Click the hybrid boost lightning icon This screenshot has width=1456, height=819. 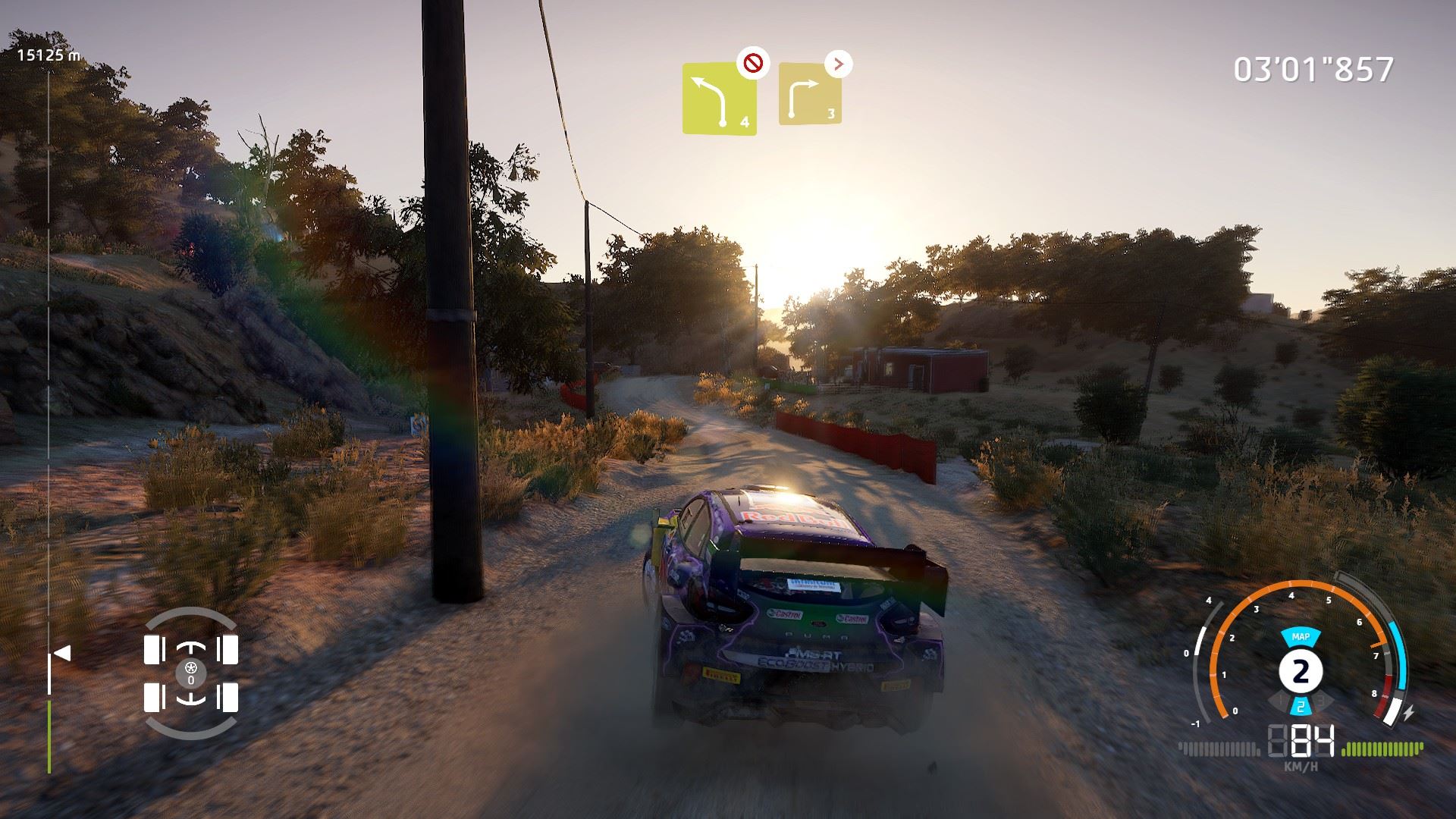pos(1408,714)
